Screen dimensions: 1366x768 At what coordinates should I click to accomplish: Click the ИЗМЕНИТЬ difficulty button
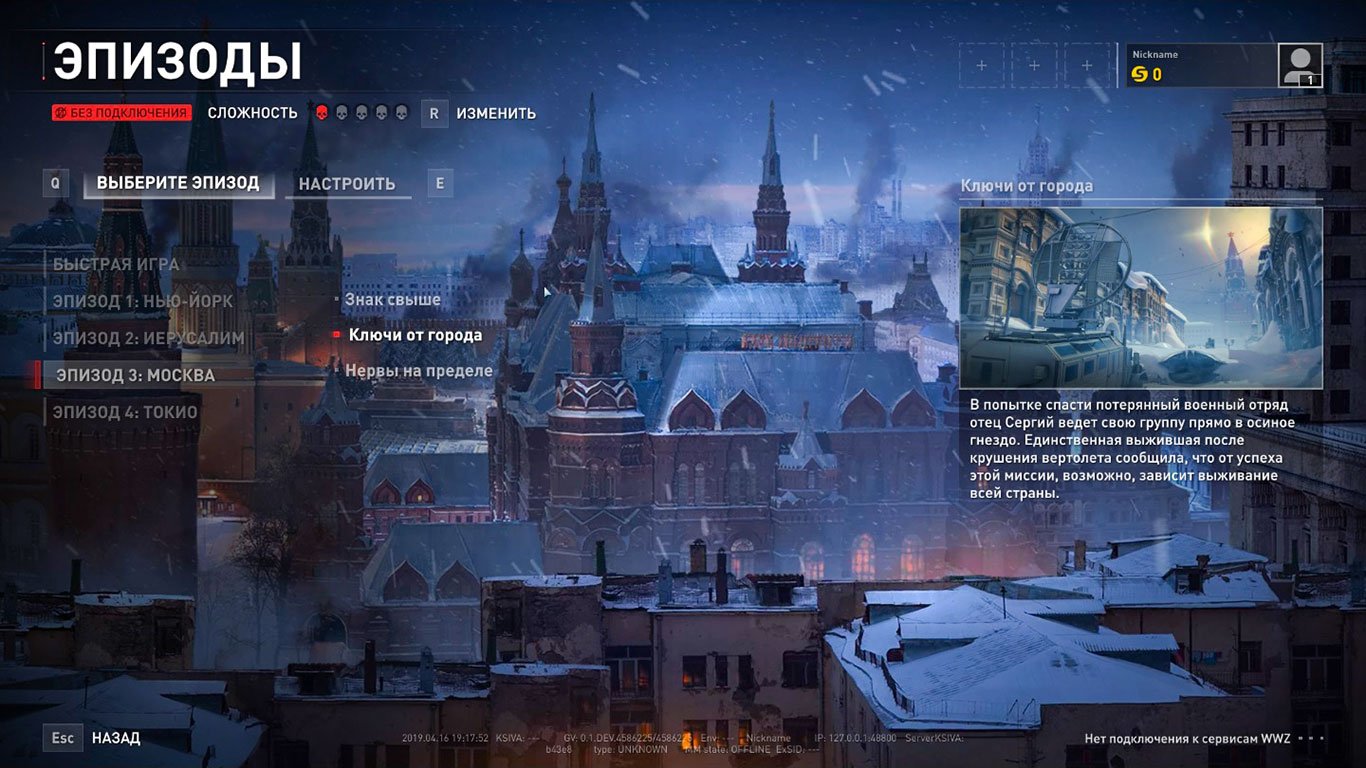tap(498, 113)
